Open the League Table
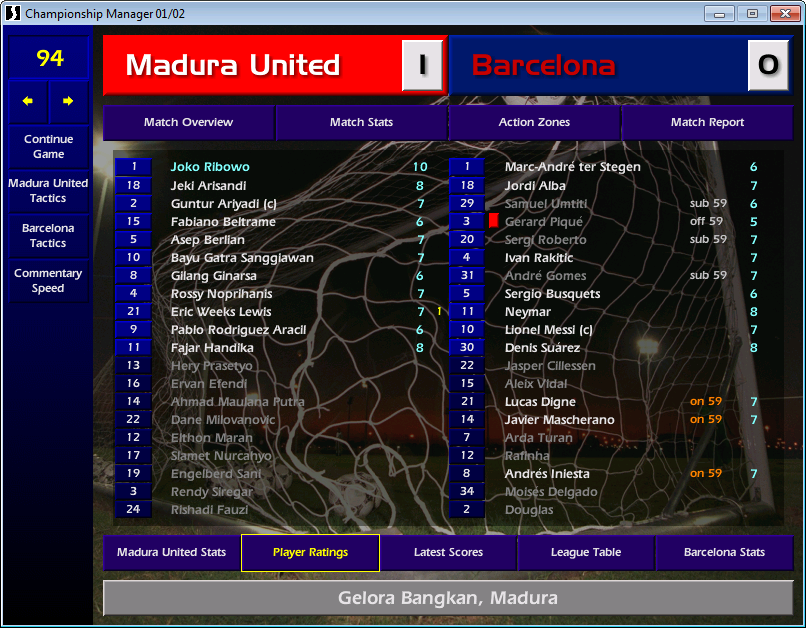The image size is (806, 628). [x=586, y=553]
